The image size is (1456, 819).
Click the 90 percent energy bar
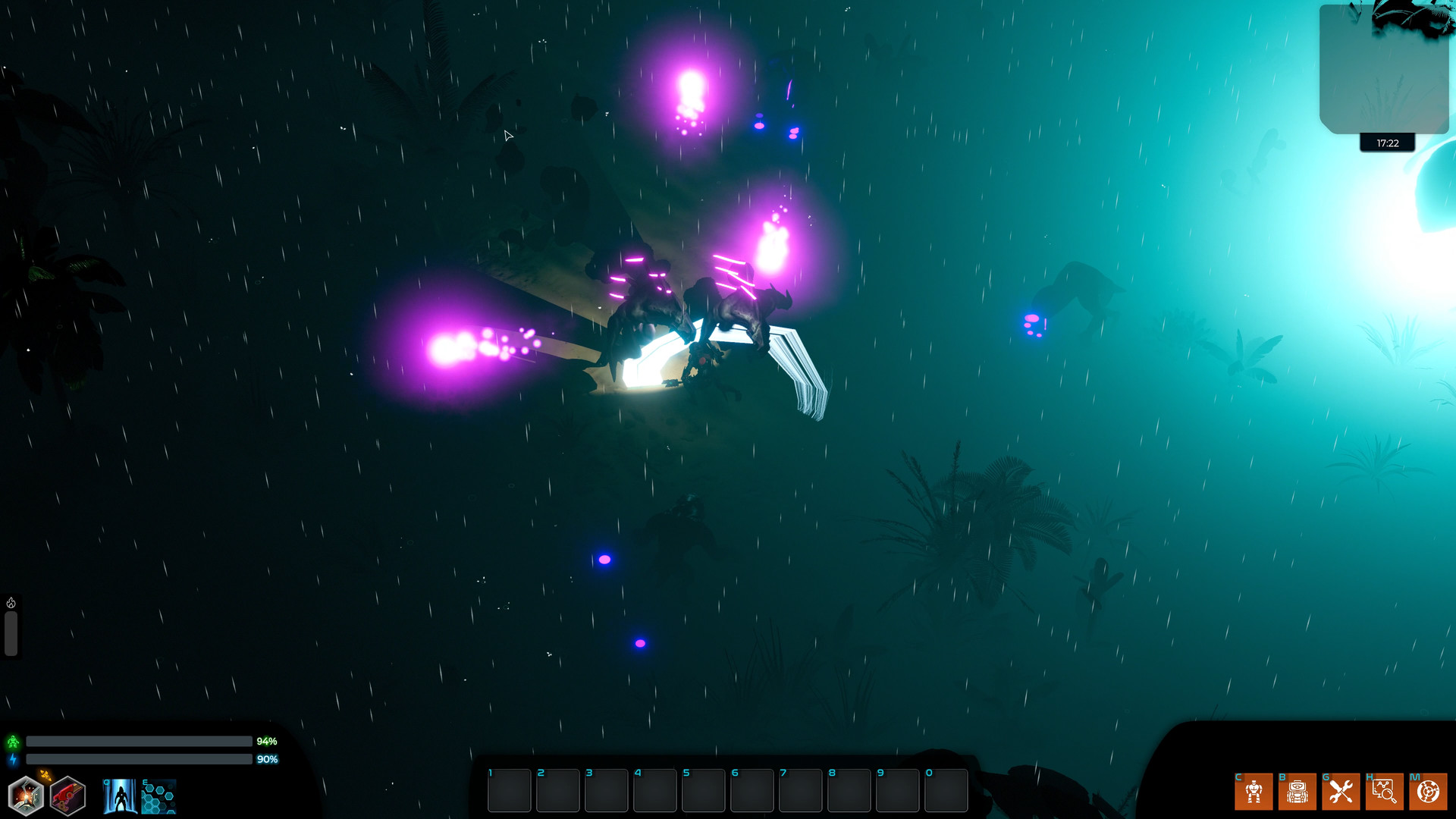[x=139, y=758]
